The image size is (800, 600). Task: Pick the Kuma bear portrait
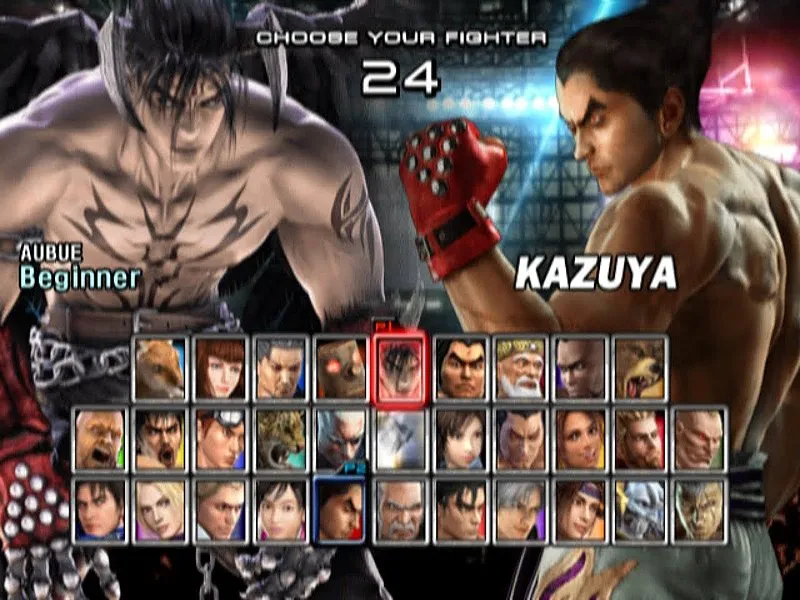[x=641, y=368]
